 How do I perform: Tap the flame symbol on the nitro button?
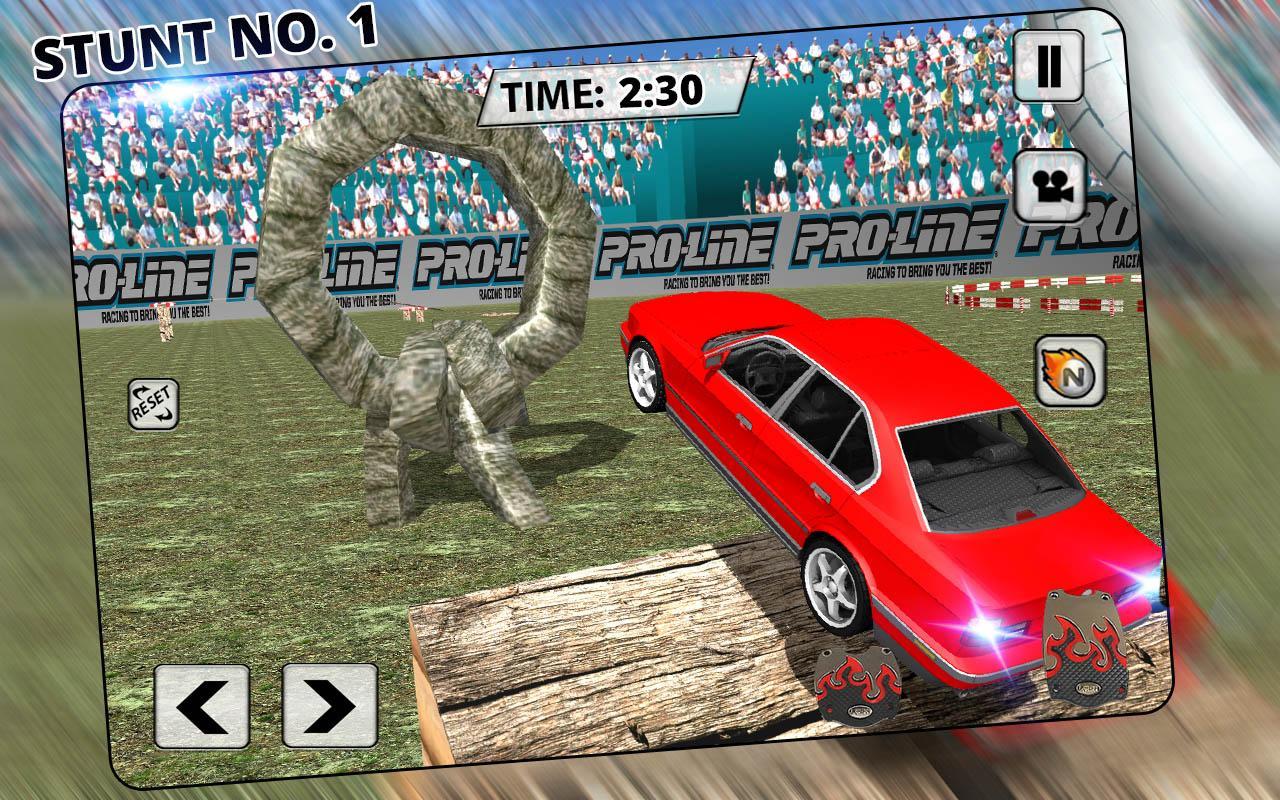click(1058, 368)
